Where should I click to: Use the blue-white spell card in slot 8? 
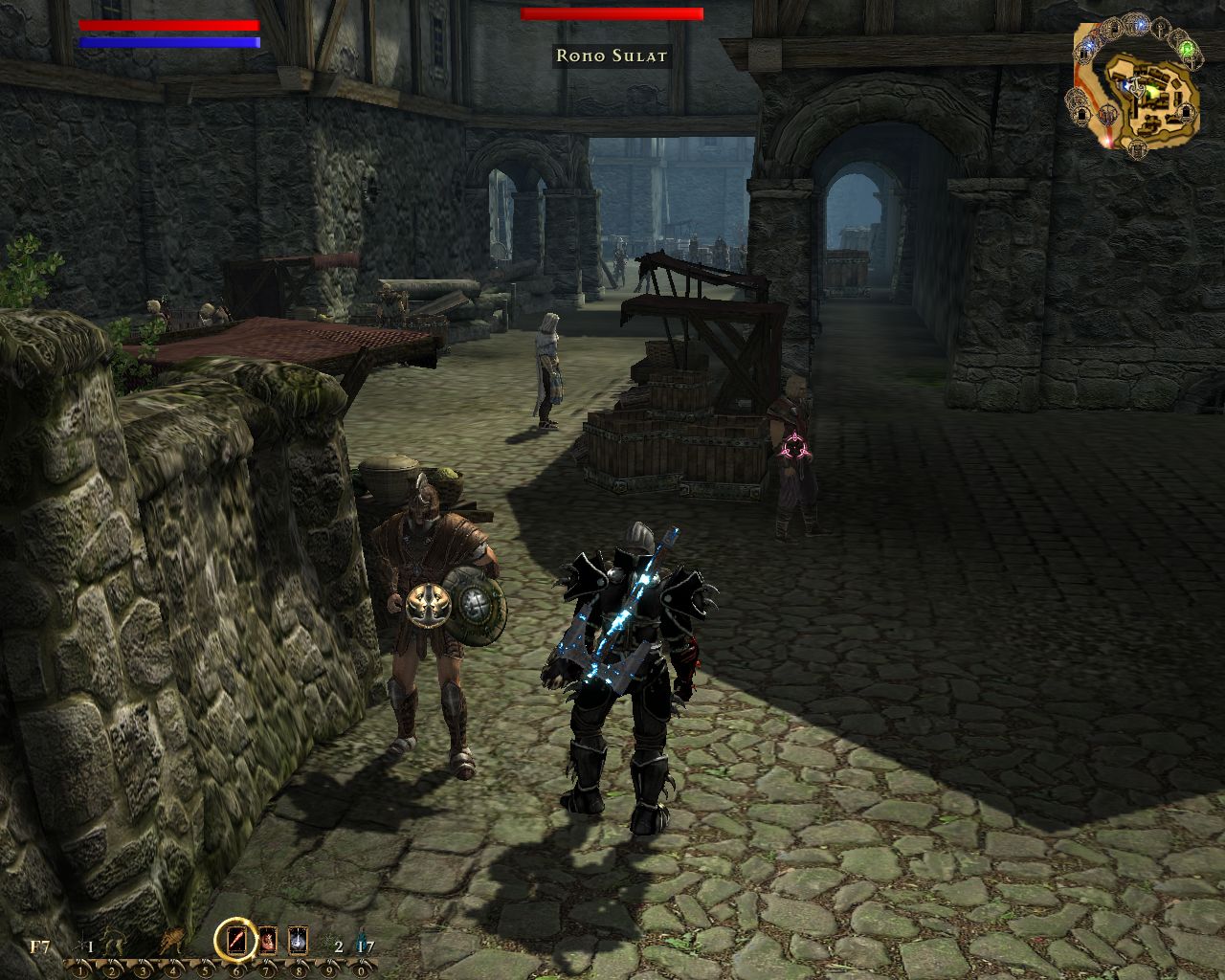point(298,941)
